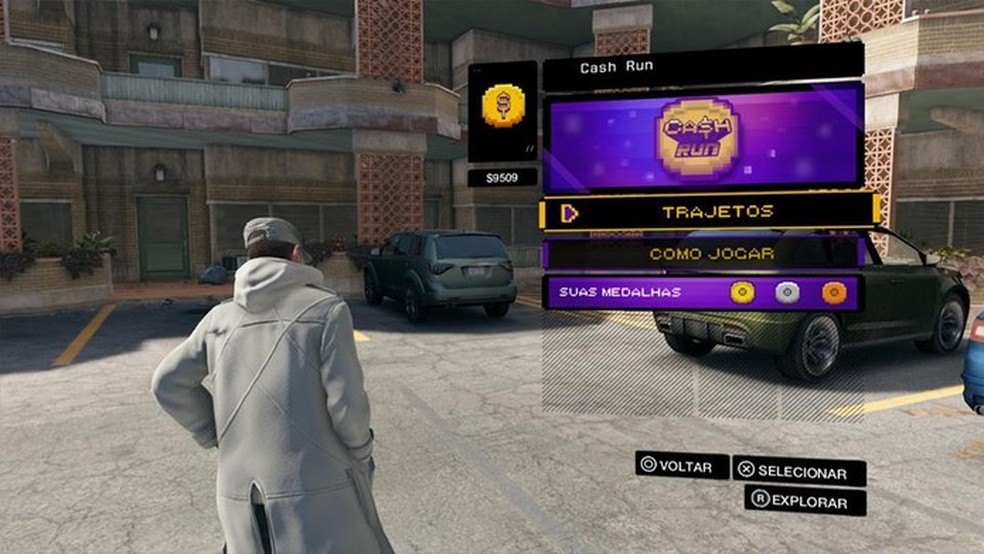Click the Cash Run banner logo
Viewport: 984px width, 554px height.
coord(697,137)
